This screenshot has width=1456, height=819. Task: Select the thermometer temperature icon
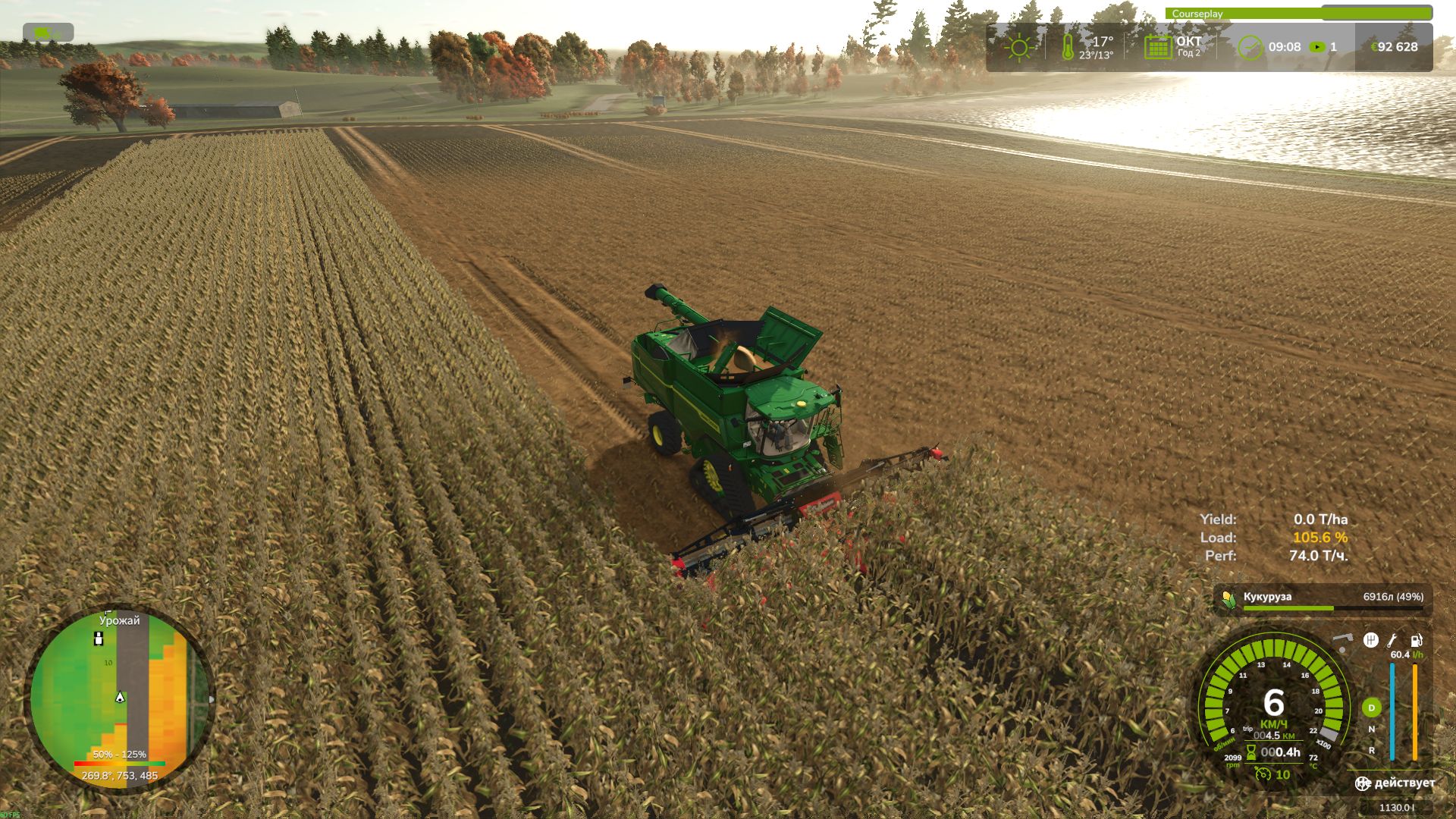click(x=1069, y=47)
